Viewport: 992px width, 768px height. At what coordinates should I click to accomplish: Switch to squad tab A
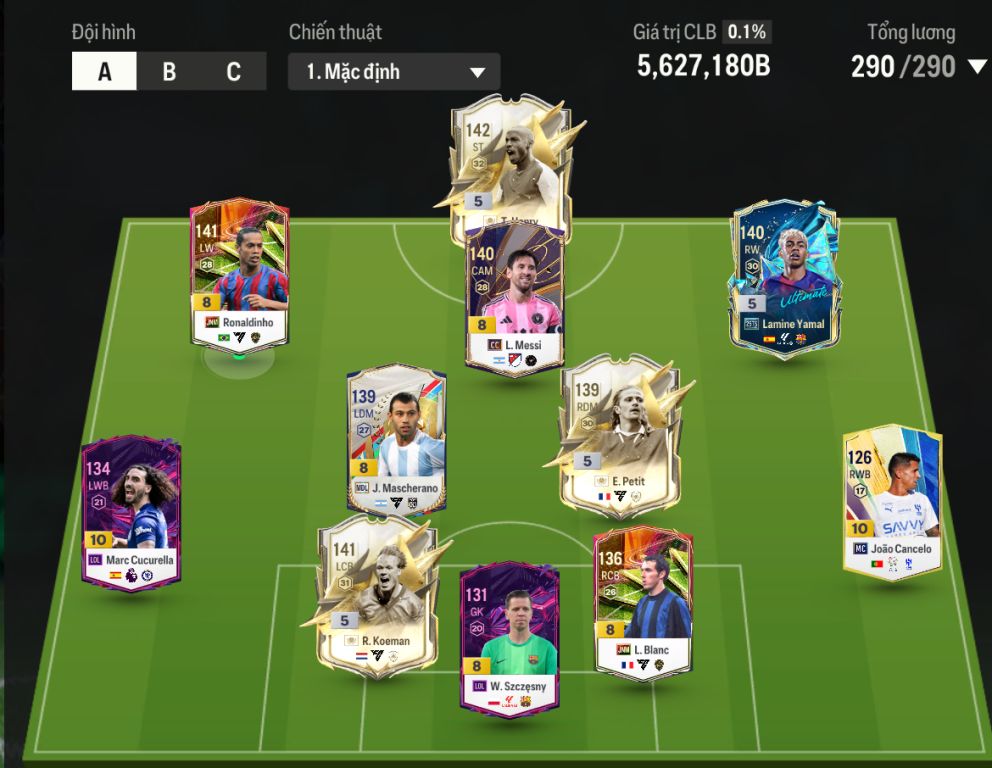(104, 72)
